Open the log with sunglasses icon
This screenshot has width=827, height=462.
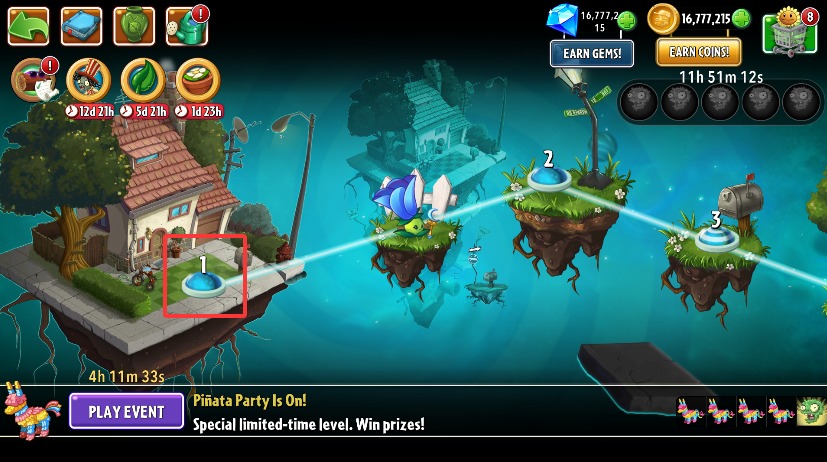coord(31,81)
